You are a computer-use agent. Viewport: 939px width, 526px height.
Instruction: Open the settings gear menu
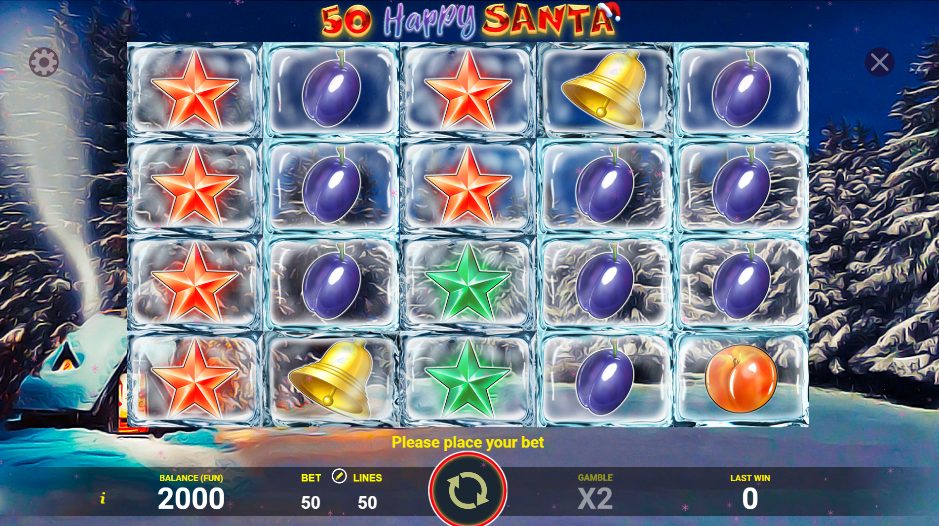(x=43, y=63)
